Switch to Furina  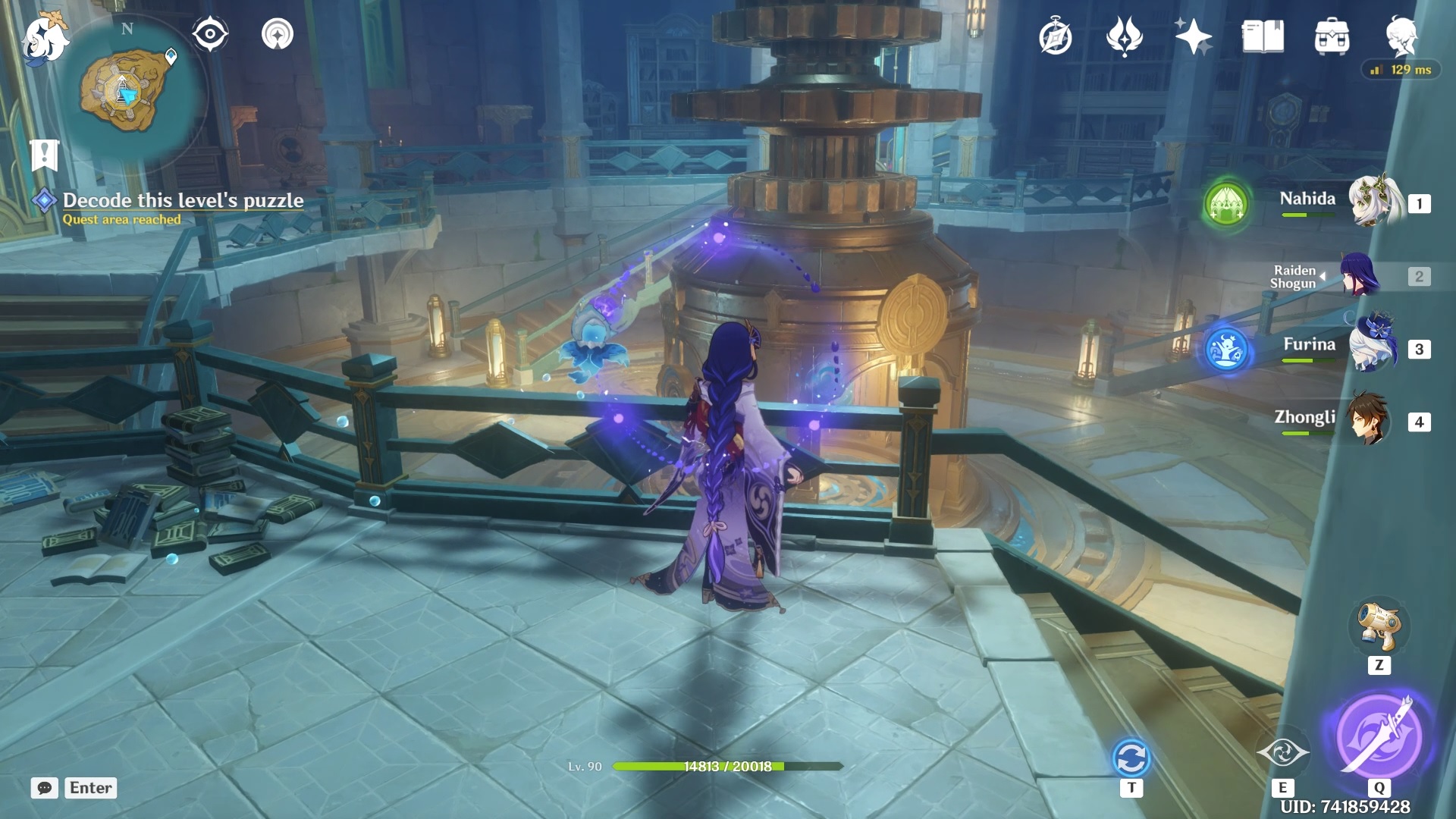point(1373,347)
